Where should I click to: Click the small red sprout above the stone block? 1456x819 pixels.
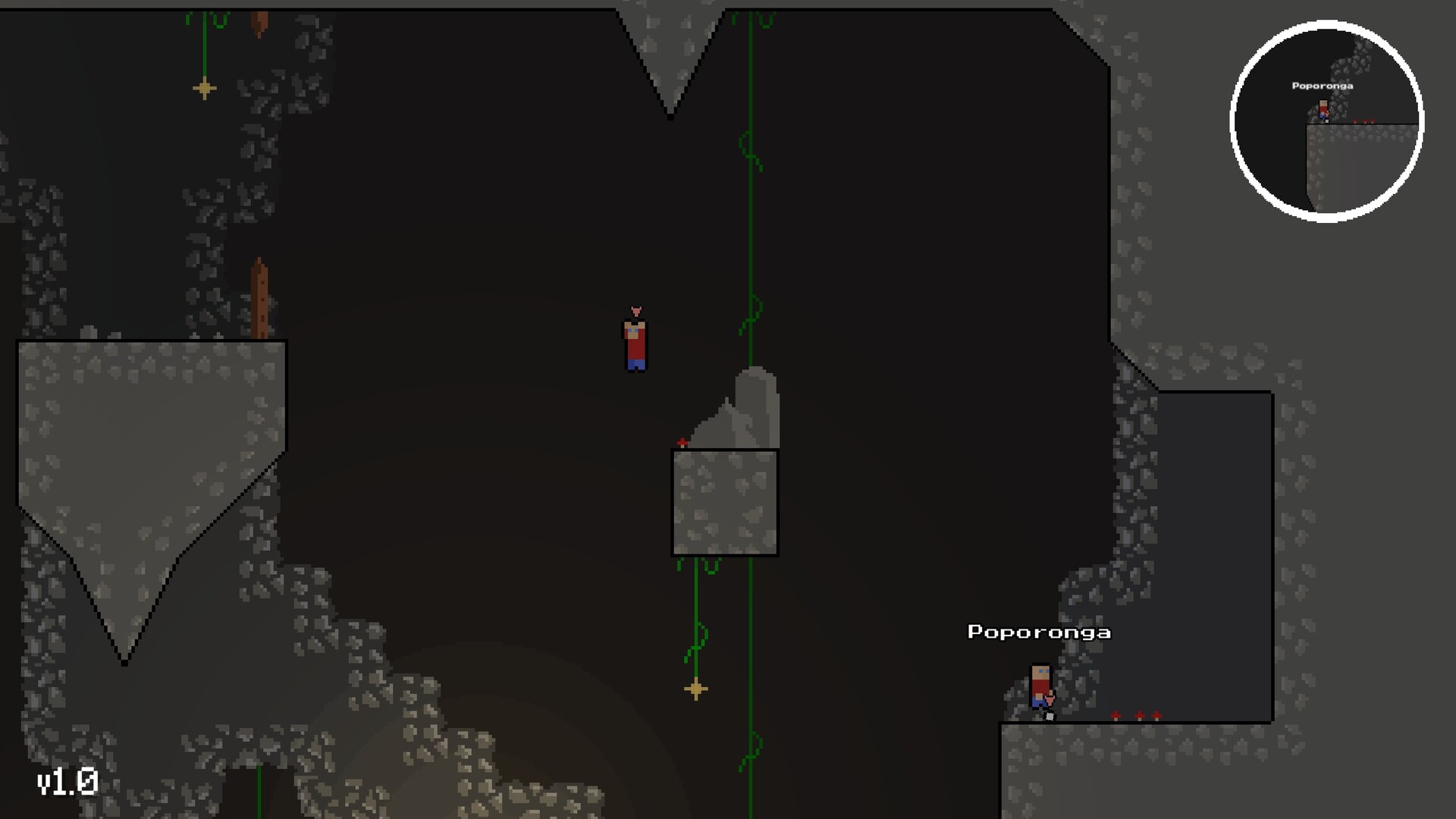[x=682, y=442]
